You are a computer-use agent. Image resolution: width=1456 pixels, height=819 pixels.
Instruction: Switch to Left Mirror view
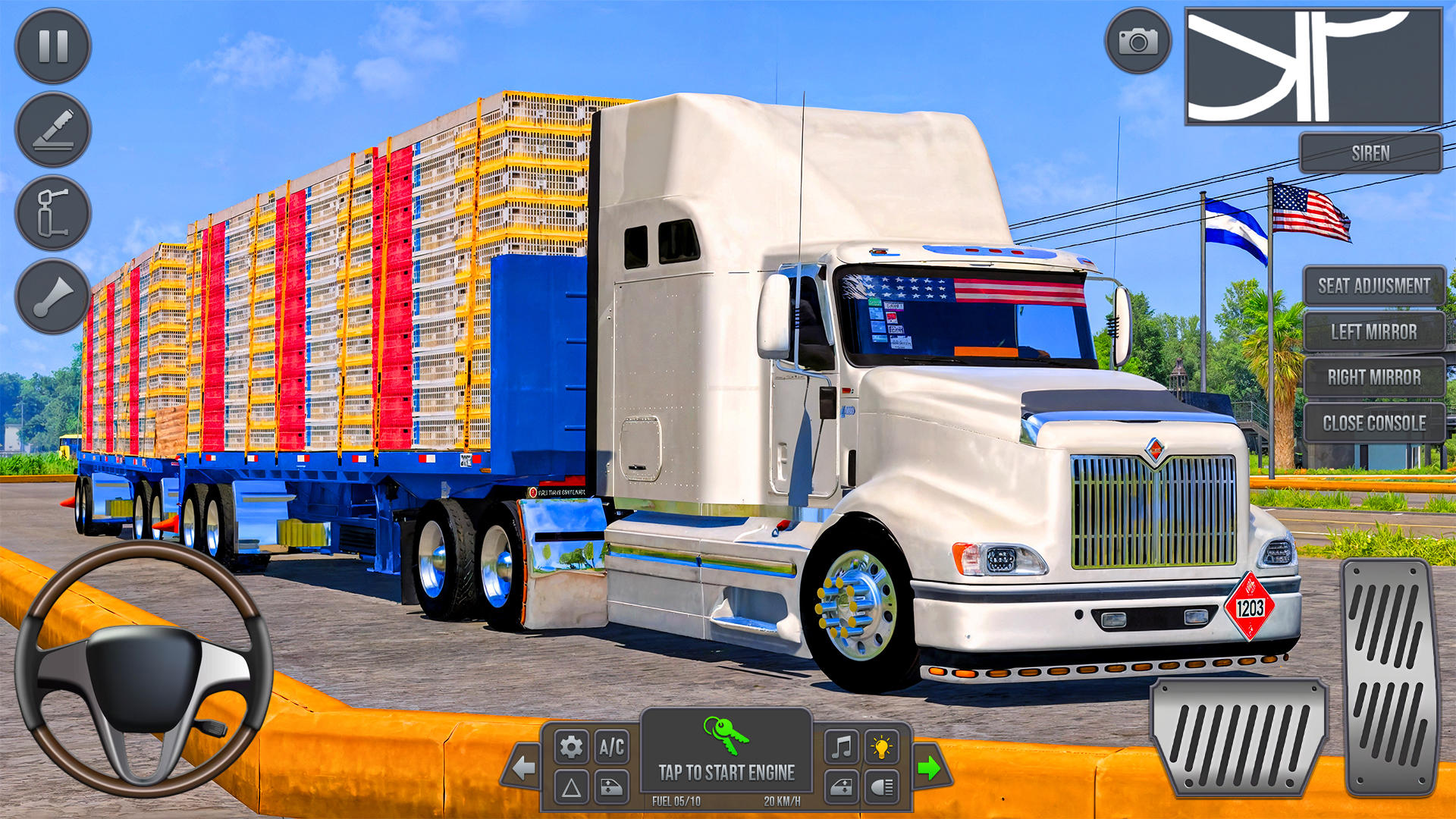[x=1373, y=334]
